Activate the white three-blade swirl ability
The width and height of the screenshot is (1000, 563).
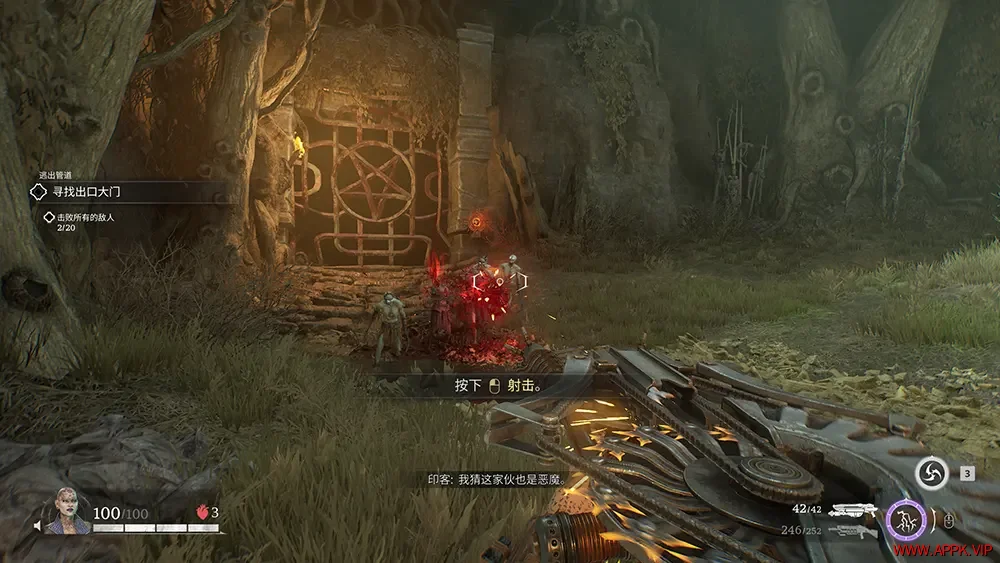pos(931,474)
